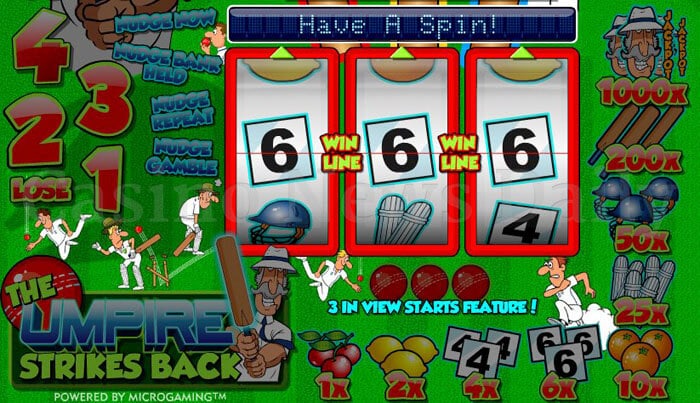Click the reel showing the blue helmet
This screenshot has width=700, height=403.
point(280,155)
